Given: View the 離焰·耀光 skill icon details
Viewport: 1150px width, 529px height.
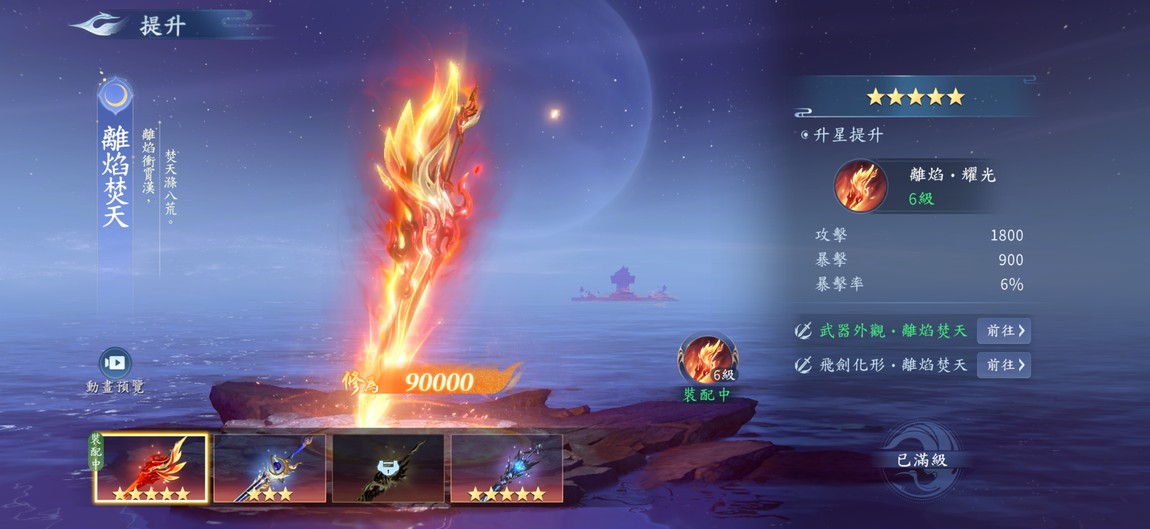Looking at the screenshot, I should point(861,186).
